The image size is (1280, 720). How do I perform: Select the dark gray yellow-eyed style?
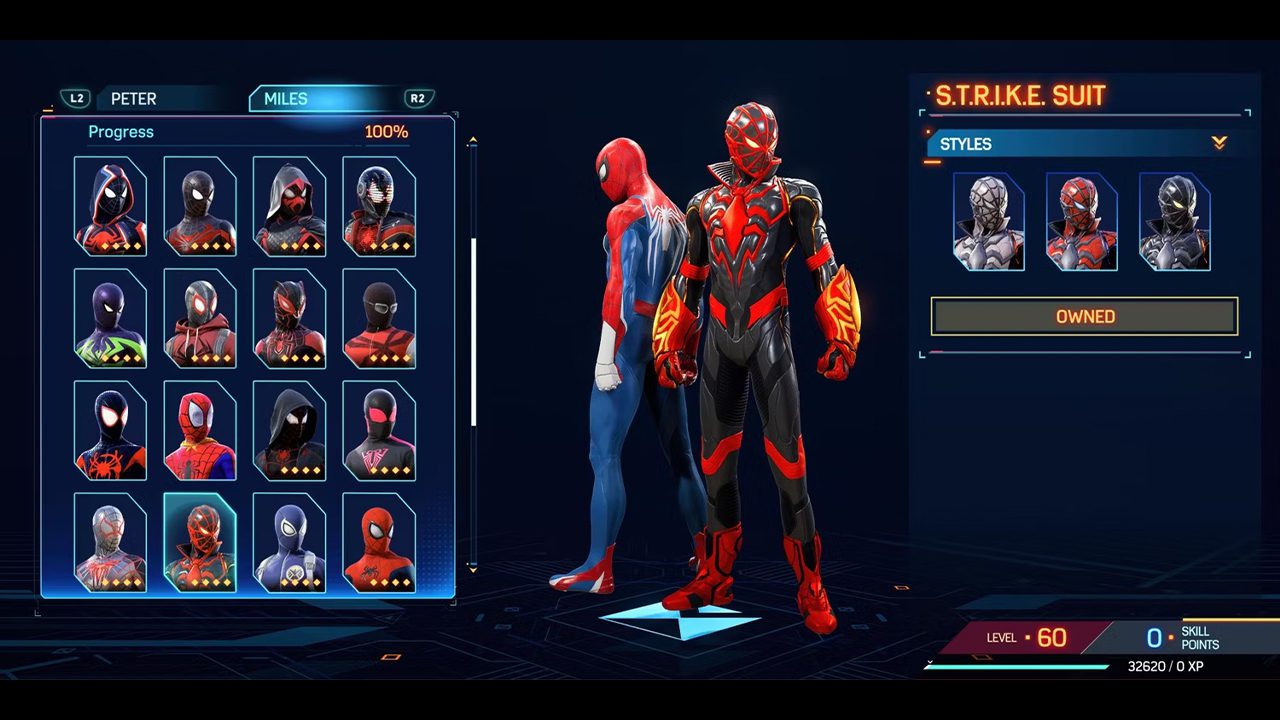pos(1174,222)
